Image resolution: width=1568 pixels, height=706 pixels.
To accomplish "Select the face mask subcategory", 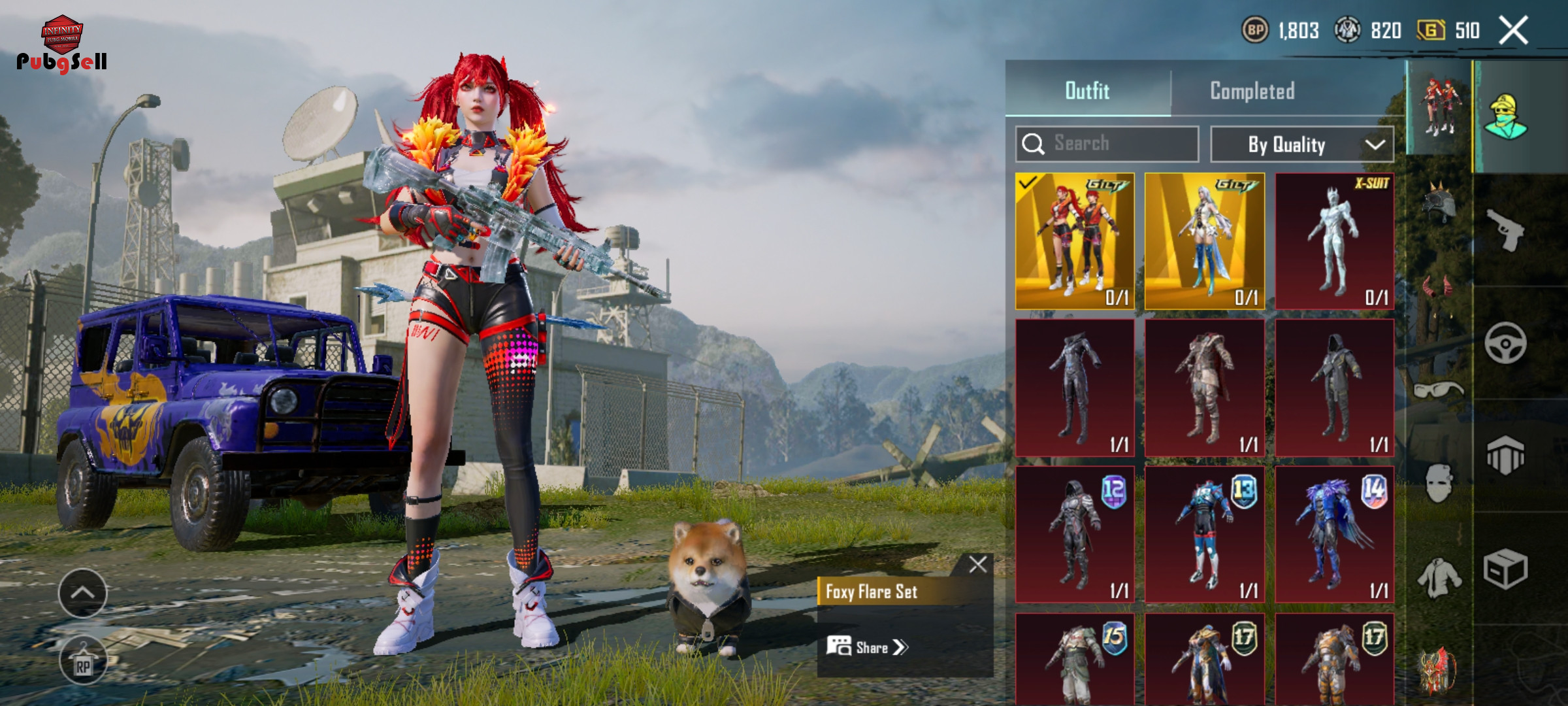I will pos(1439,484).
